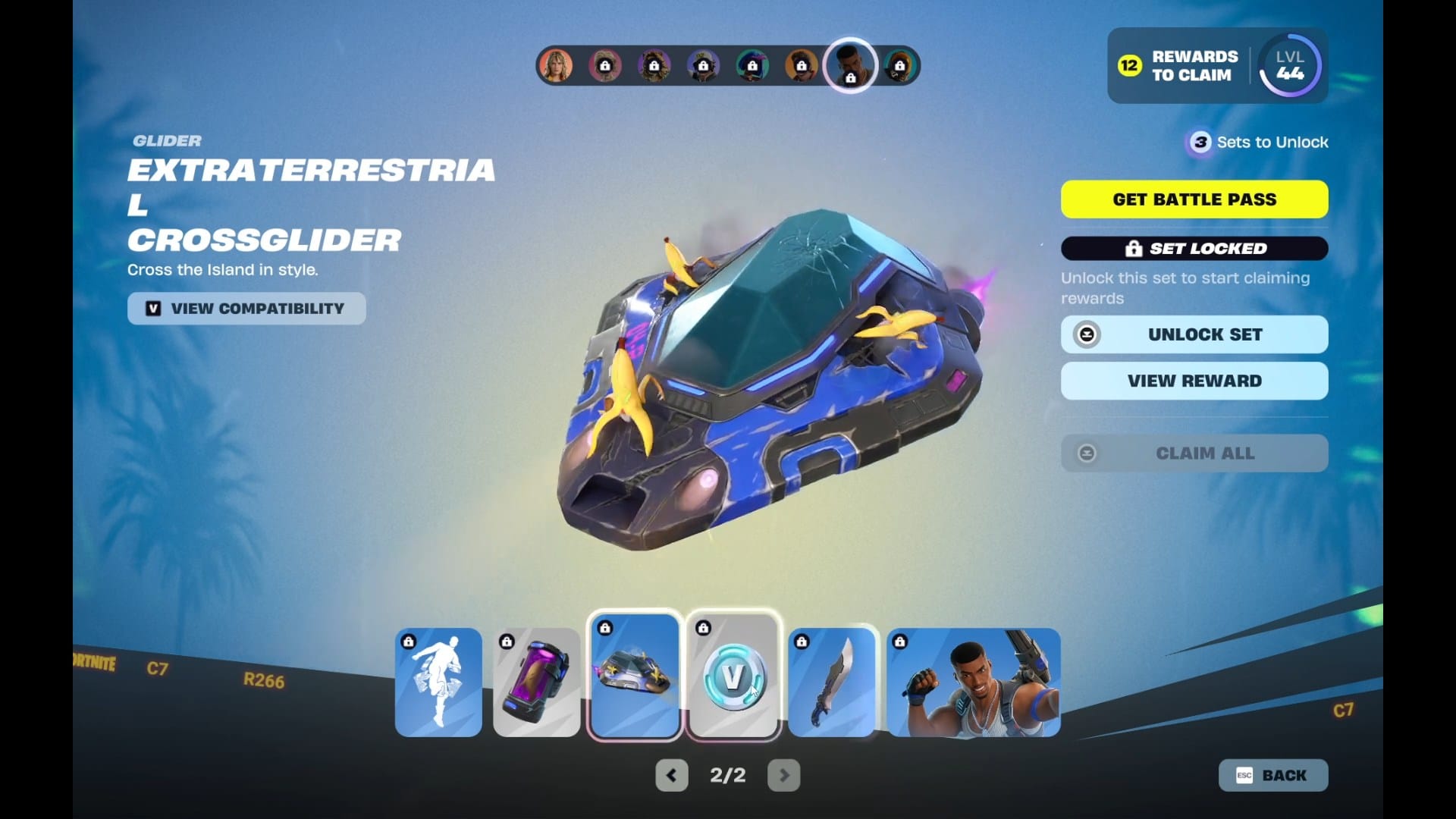This screenshot has height=819, width=1456.
Task: Go to the previous rewards page
Action: (x=671, y=775)
